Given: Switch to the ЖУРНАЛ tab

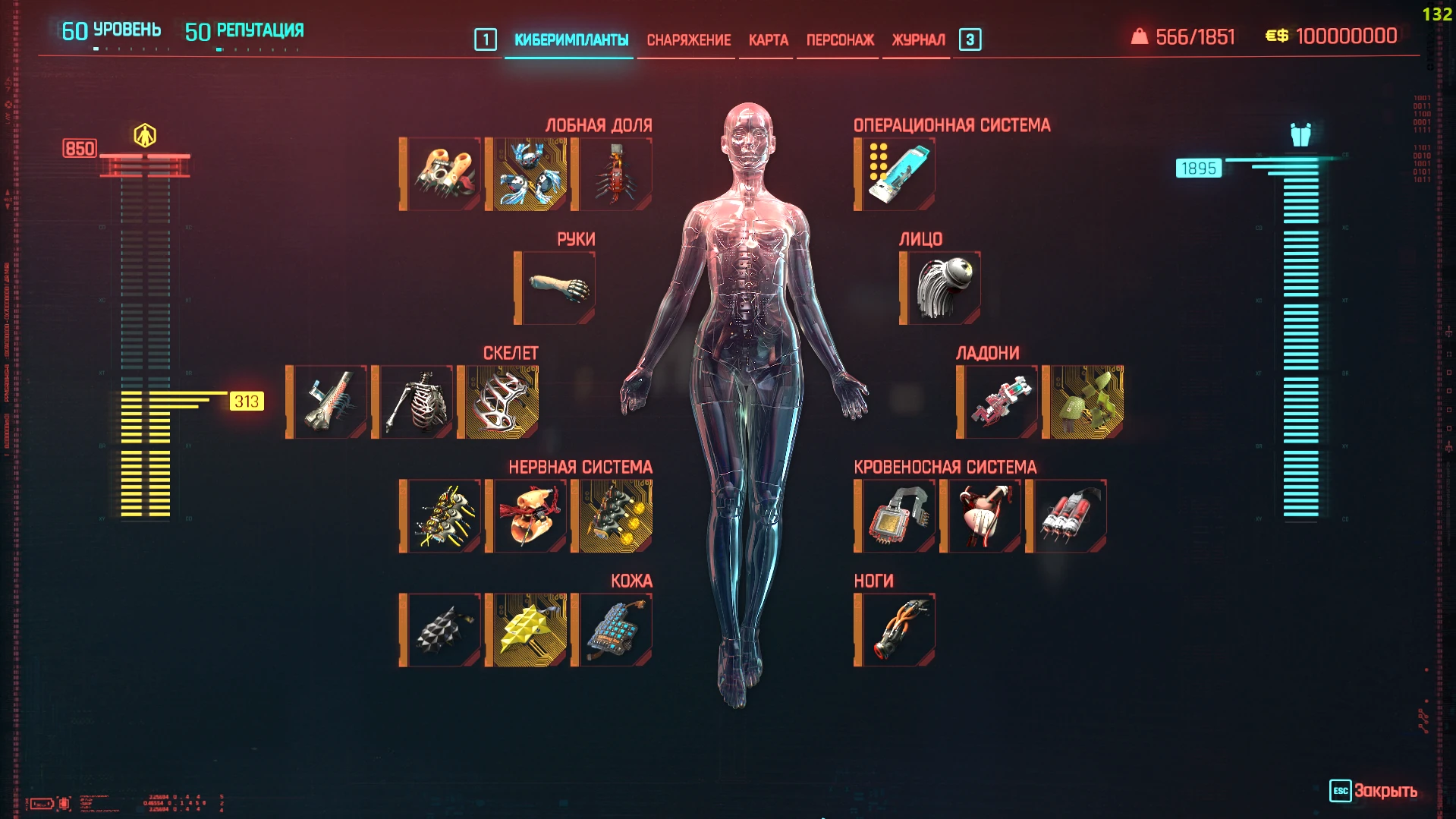Looking at the screenshot, I should point(917,39).
